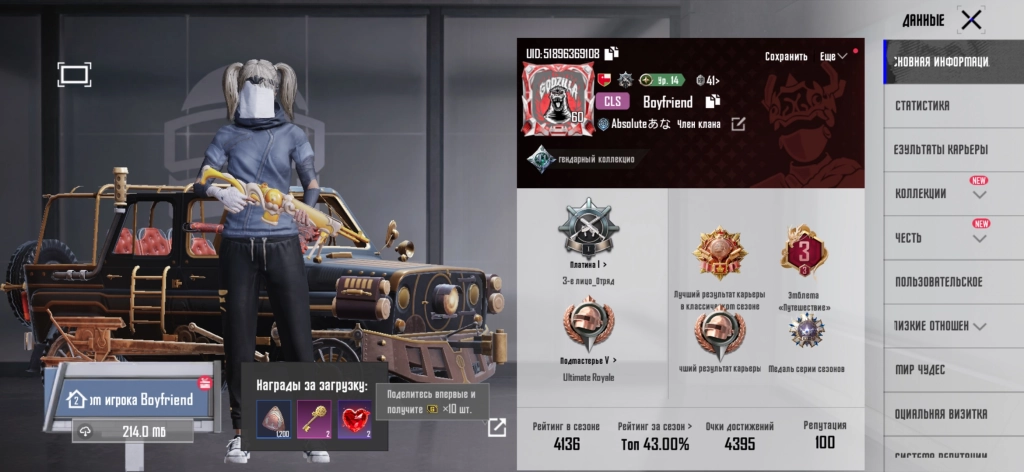
Task: Open the Результаты карьеры tab
Action: [940, 149]
